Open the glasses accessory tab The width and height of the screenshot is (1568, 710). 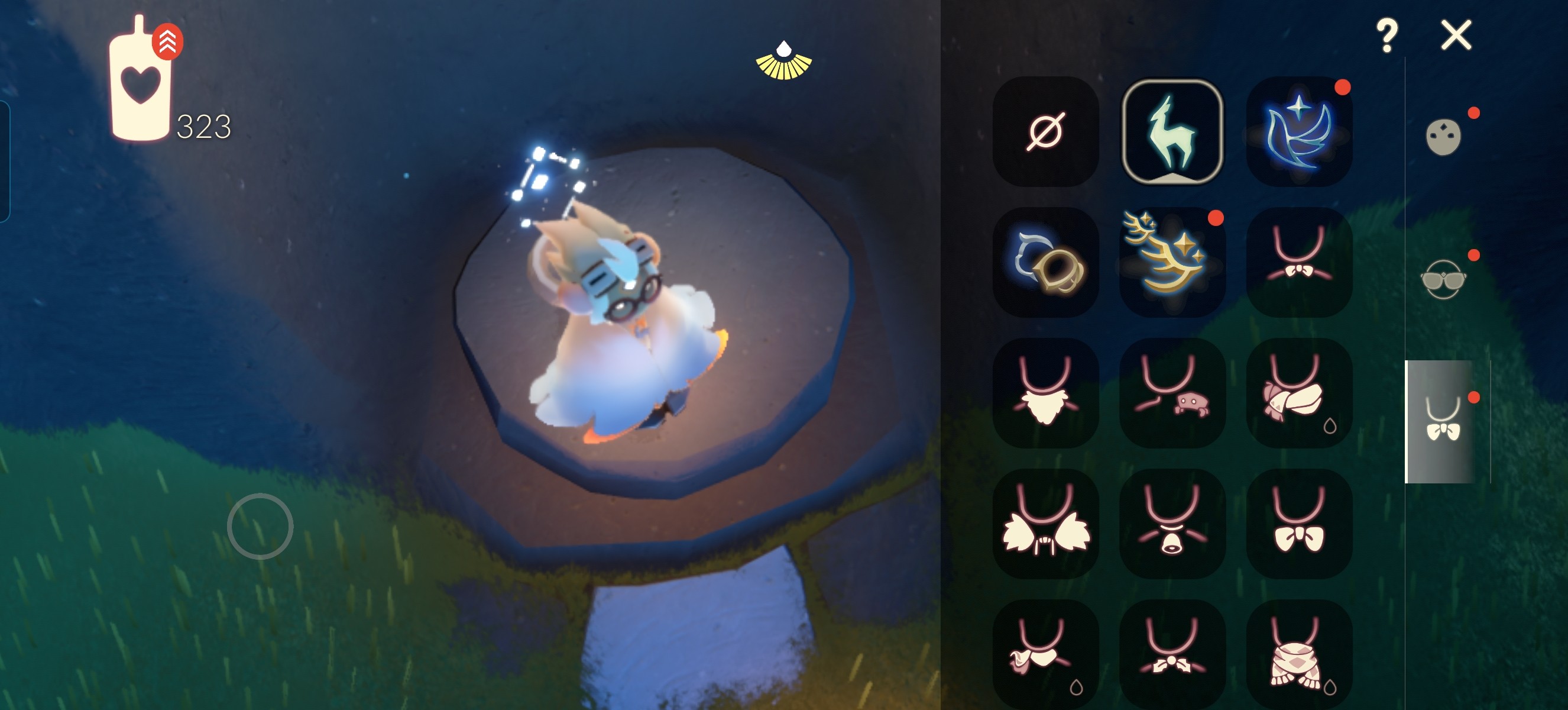(x=1443, y=279)
